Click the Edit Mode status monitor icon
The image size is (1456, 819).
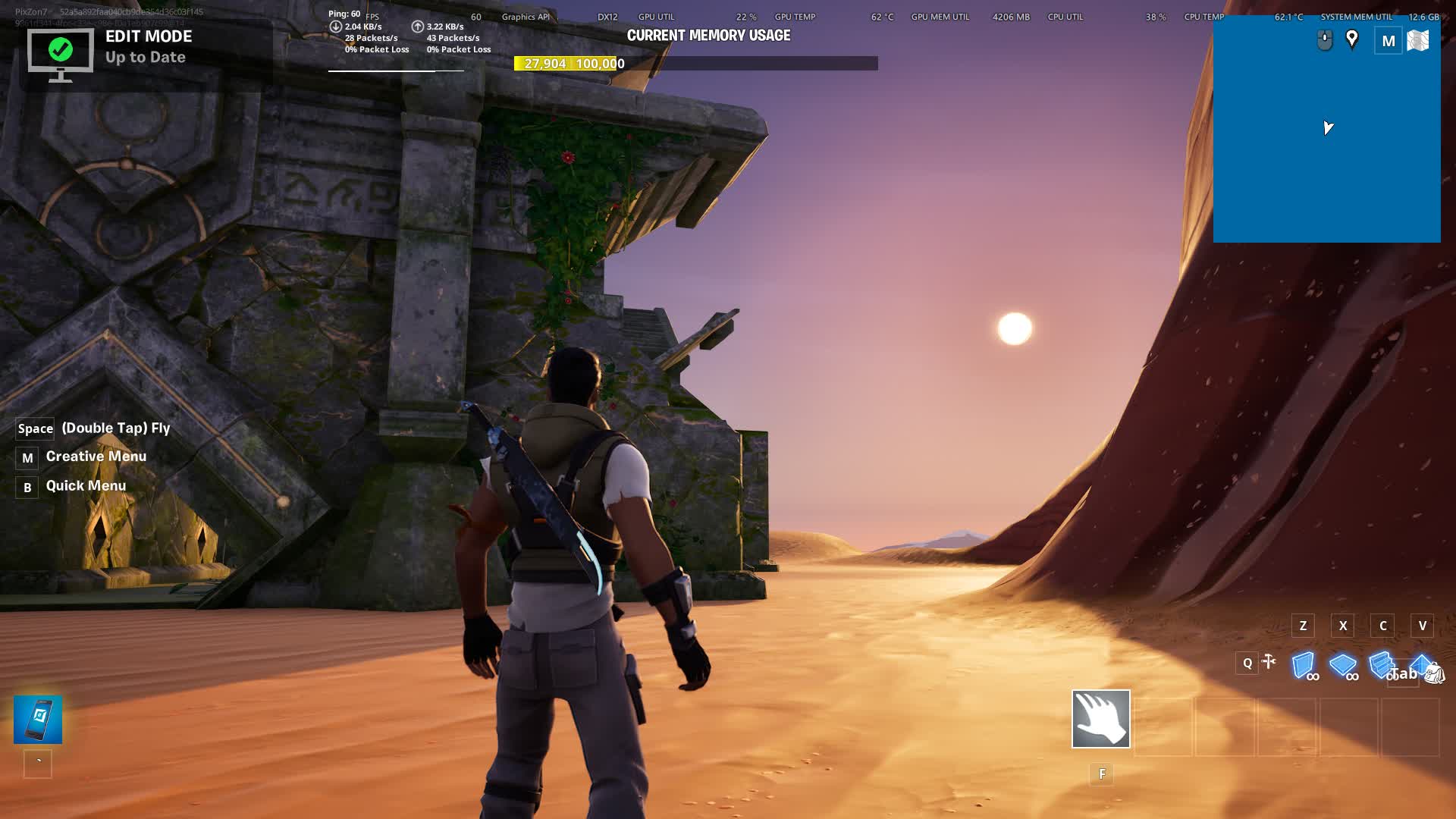[61, 53]
